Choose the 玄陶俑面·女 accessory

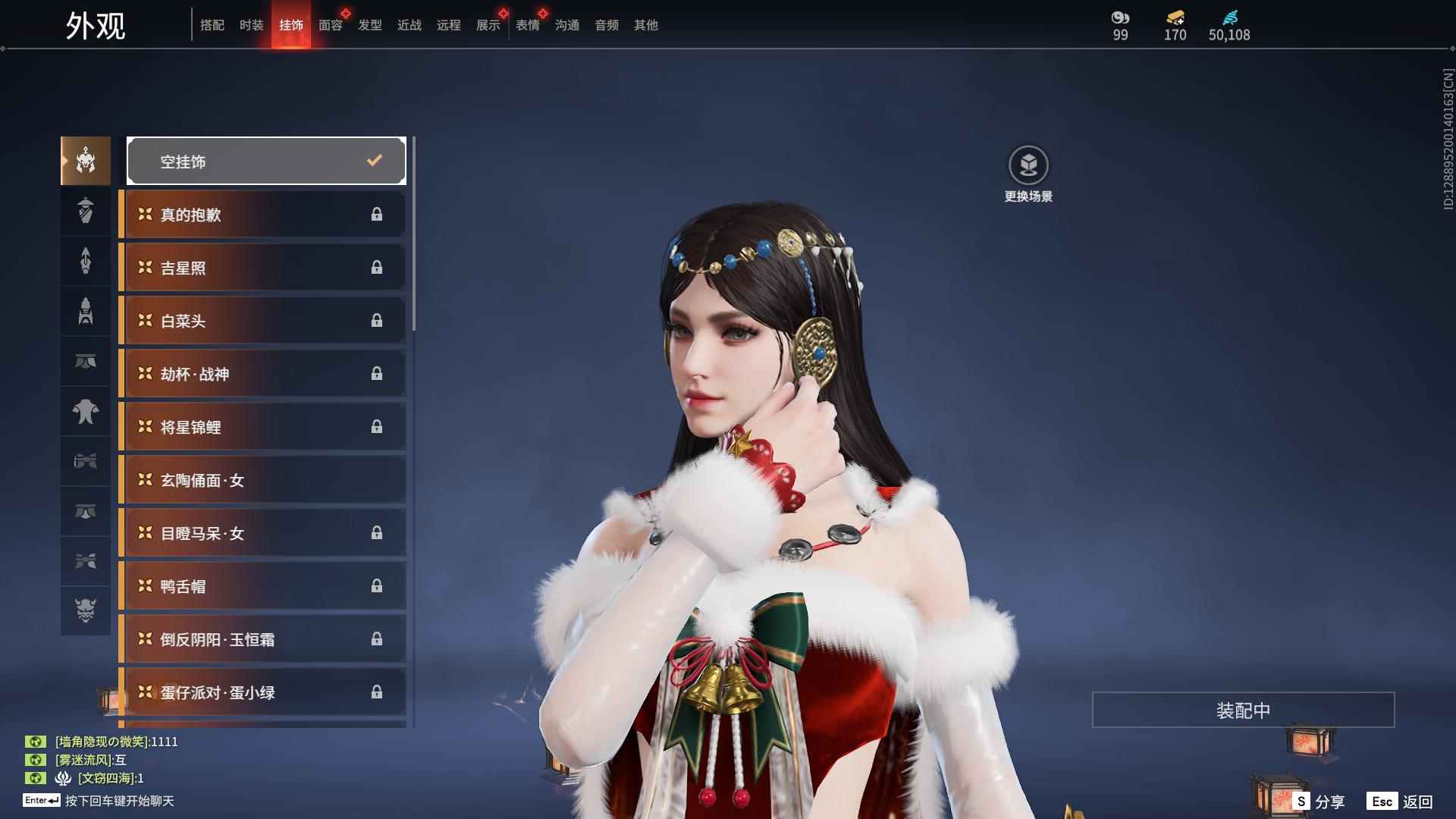(263, 480)
